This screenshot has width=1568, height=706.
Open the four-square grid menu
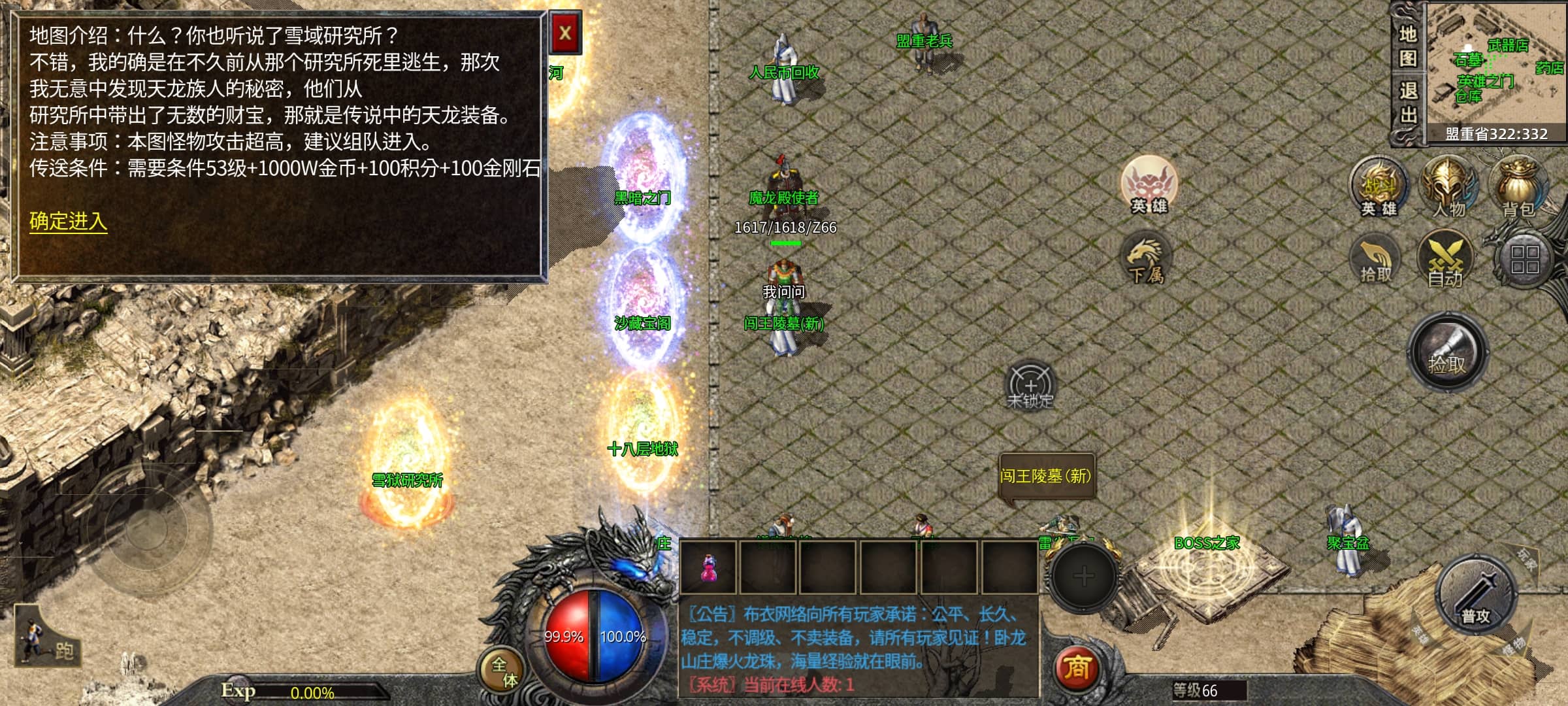coord(1524,259)
